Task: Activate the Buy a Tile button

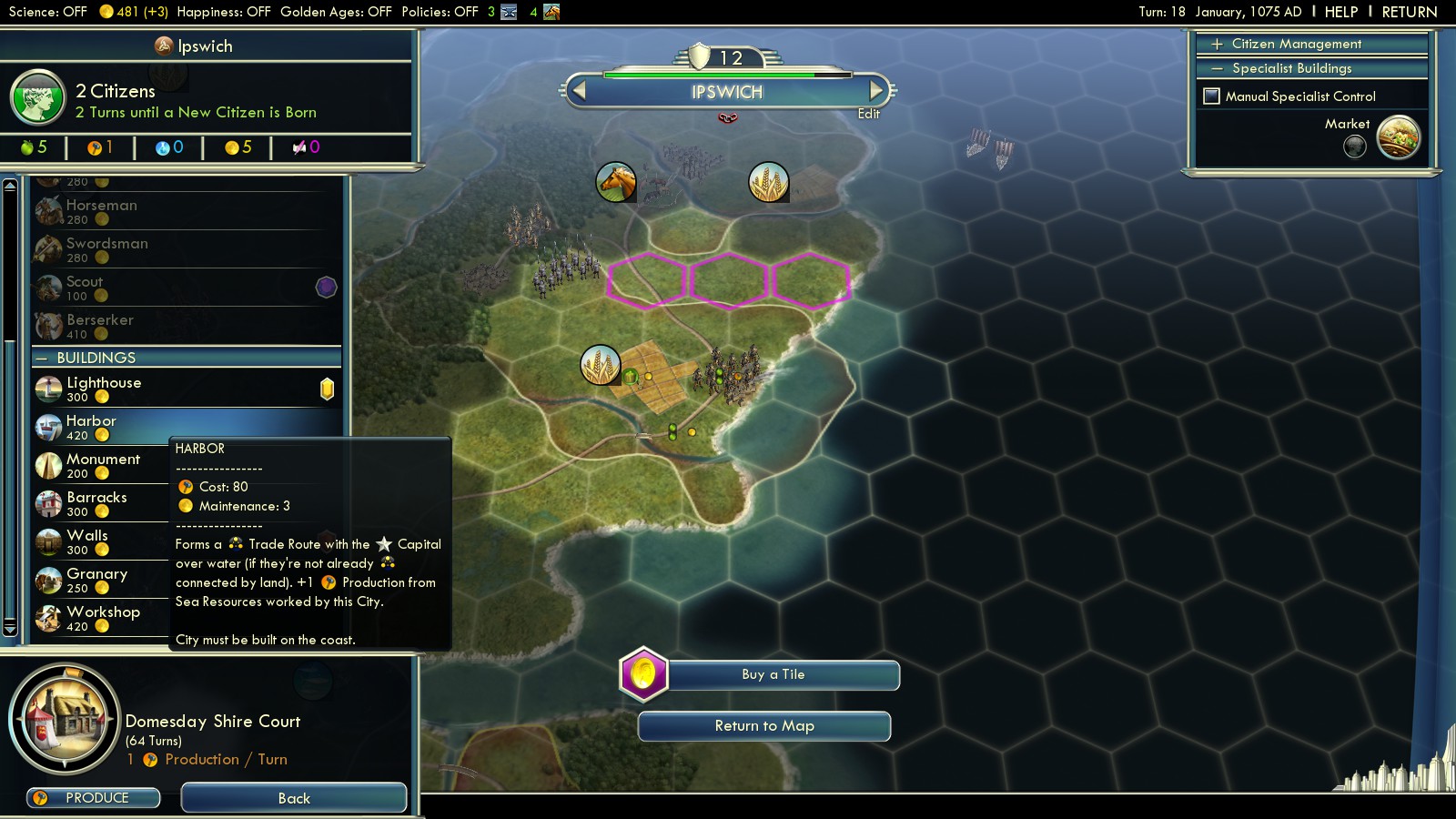Action: coord(773,674)
